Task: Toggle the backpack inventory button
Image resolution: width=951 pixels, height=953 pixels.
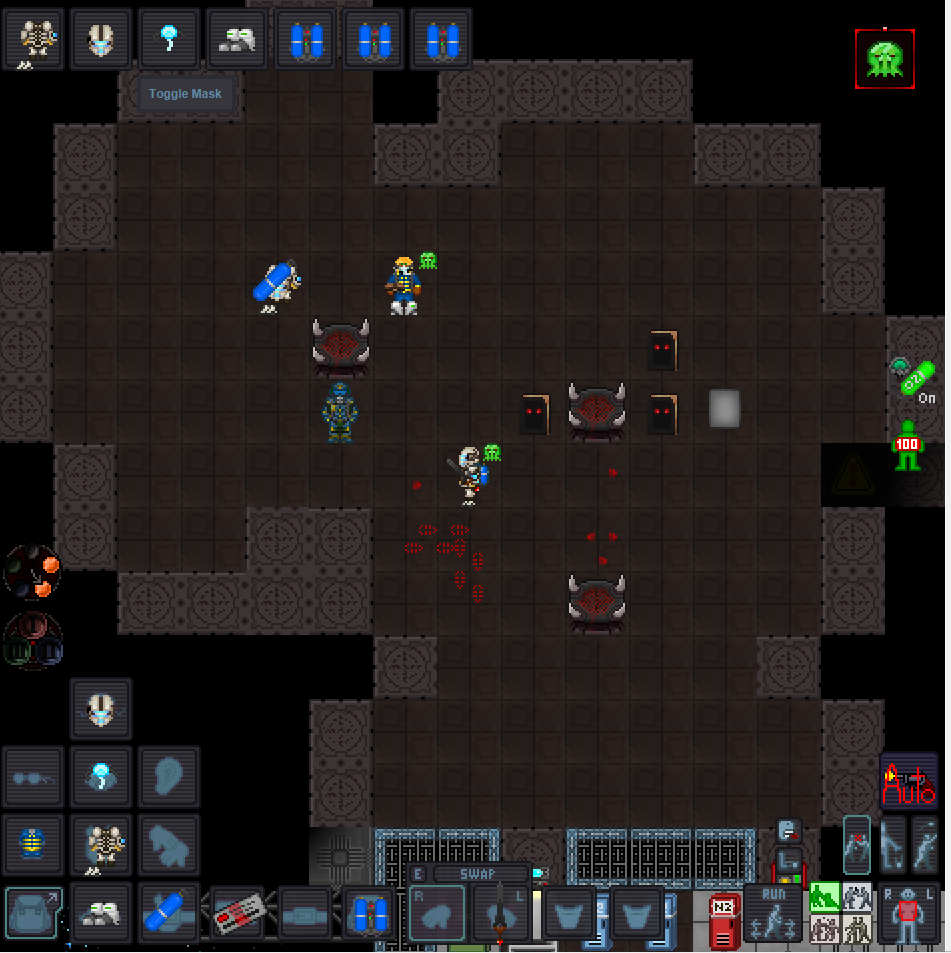Action: coord(32,913)
